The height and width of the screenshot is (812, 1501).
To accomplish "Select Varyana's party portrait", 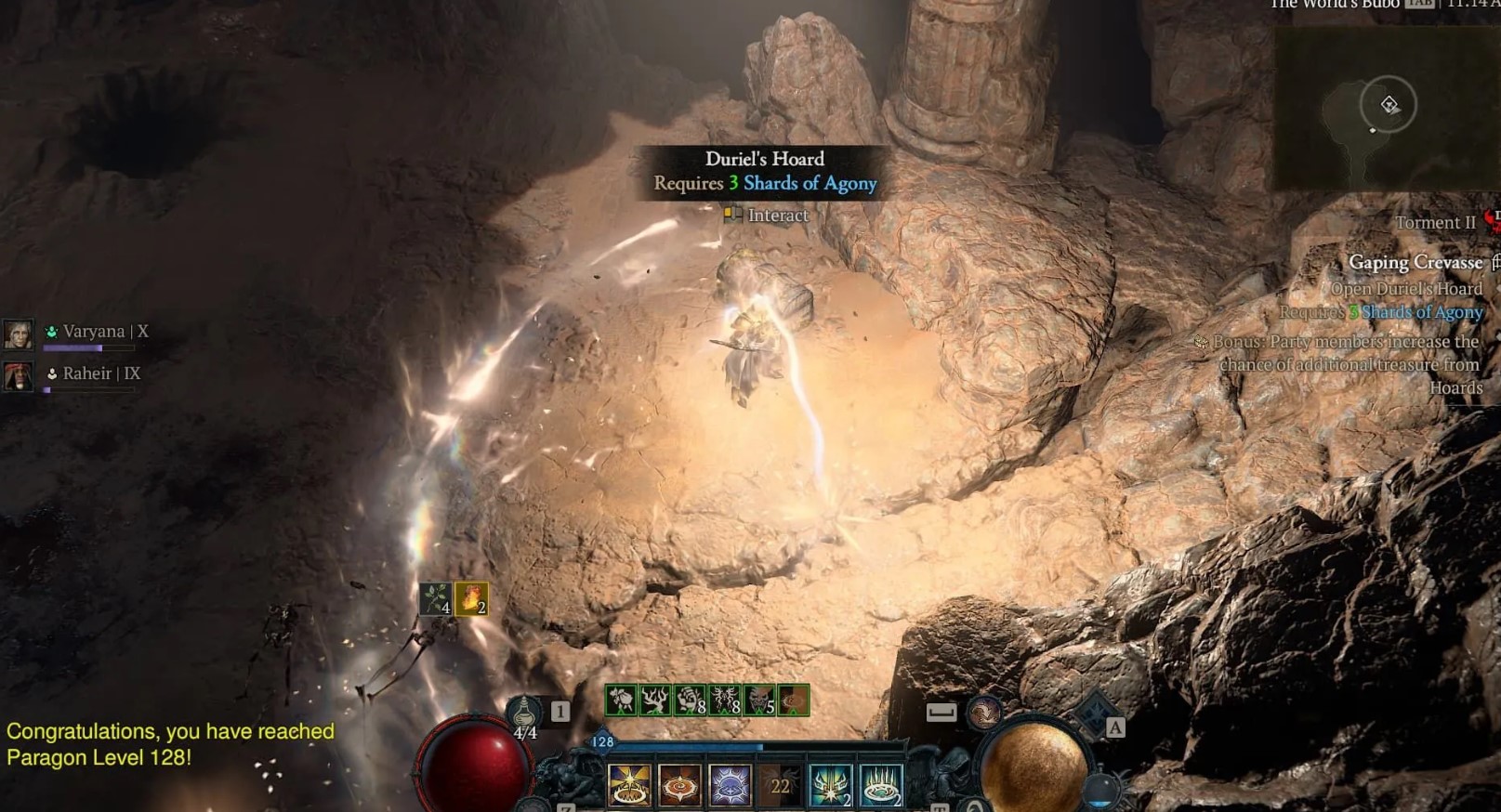I will (x=18, y=334).
